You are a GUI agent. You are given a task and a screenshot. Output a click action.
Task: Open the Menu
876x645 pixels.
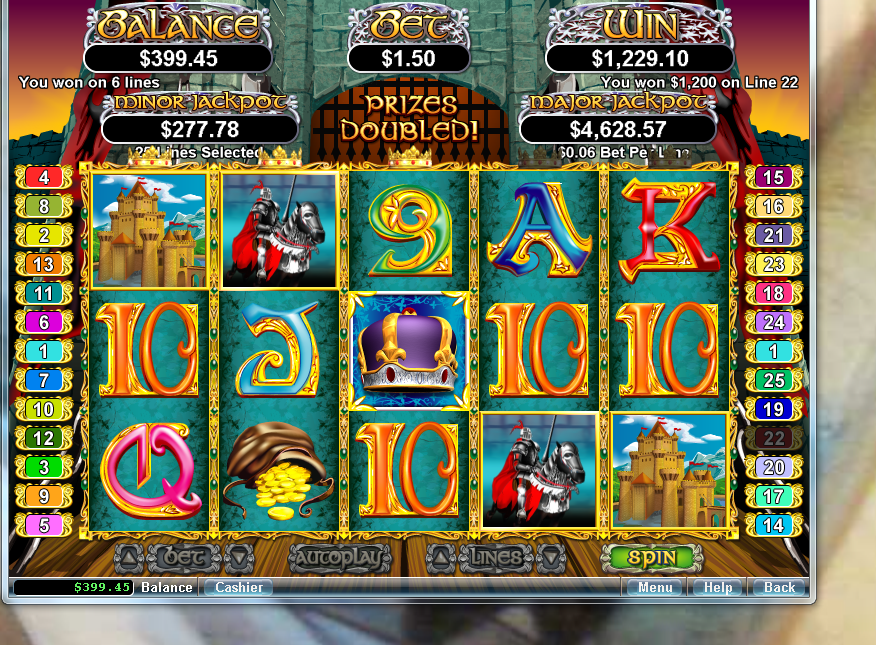[655, 587]
